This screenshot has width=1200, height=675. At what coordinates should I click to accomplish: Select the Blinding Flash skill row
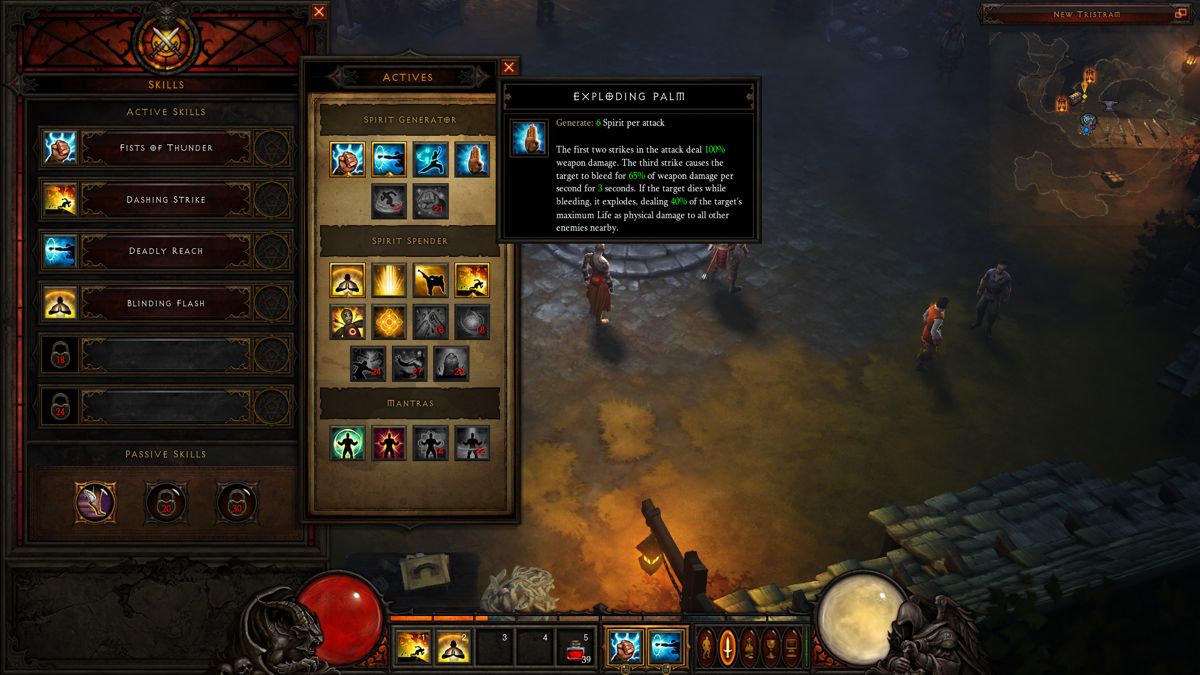click(x=166, y=303)
